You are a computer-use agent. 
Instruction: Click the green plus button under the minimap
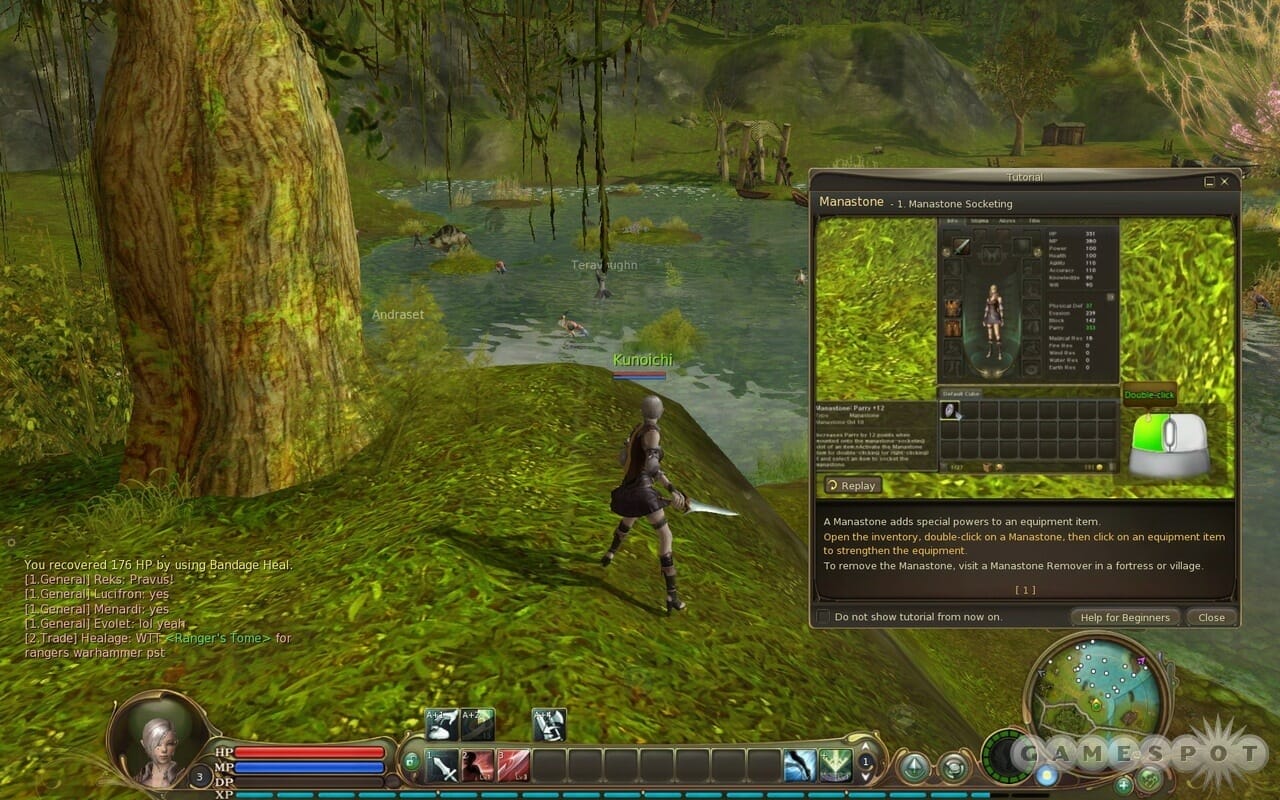click(1124, 784)
